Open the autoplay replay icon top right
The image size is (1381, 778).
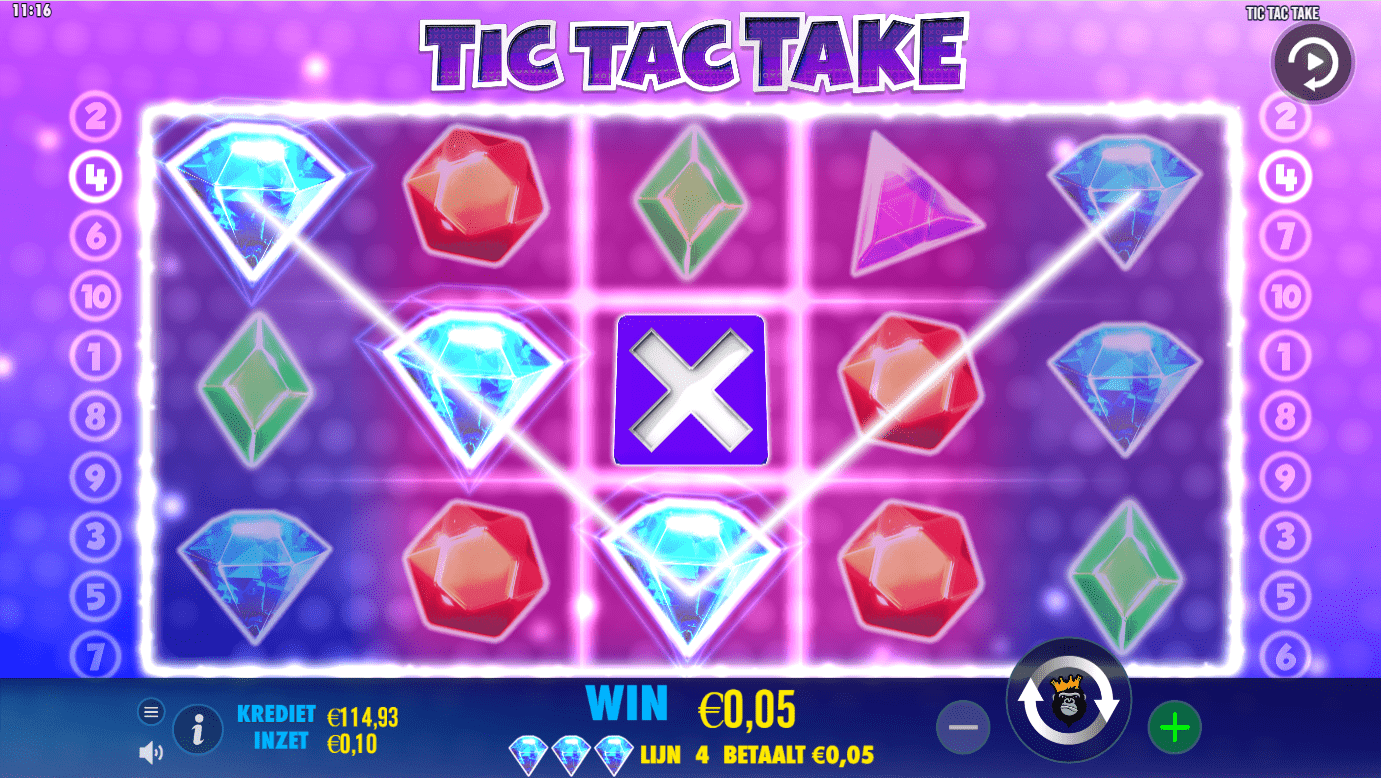coord(1312,62)
